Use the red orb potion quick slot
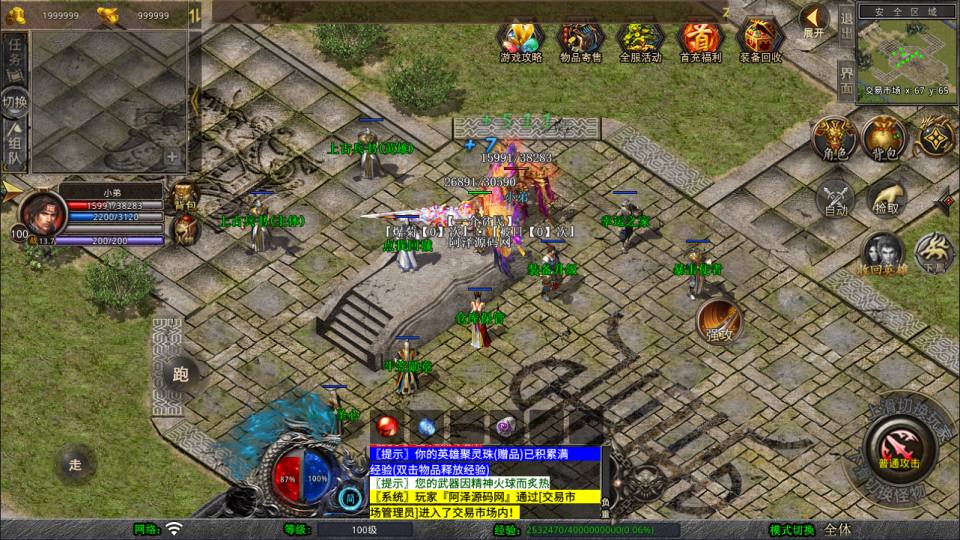Viewport: 960px width, 540px height. [386, 426]
